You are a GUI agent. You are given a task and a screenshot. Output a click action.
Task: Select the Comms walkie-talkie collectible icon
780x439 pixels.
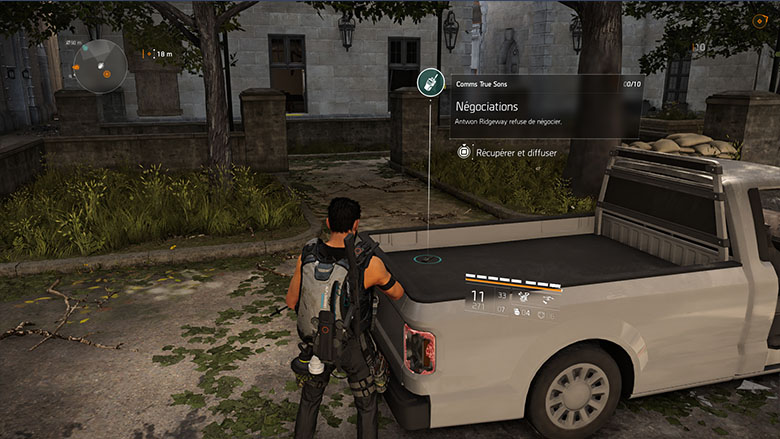pyautogui.click(x=431, y=82)
